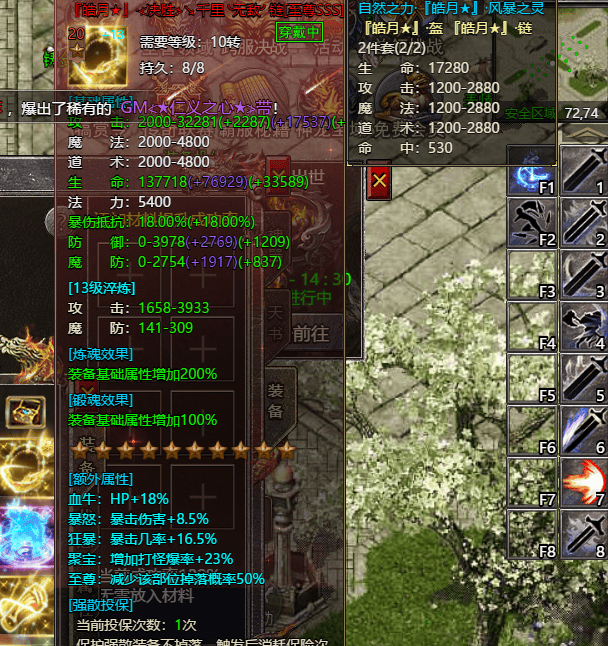Switch to the 装备 (Equipment) tab
The width and height of the screenshot is (608, 646).
pyautogui.click(x=279, y=400)
